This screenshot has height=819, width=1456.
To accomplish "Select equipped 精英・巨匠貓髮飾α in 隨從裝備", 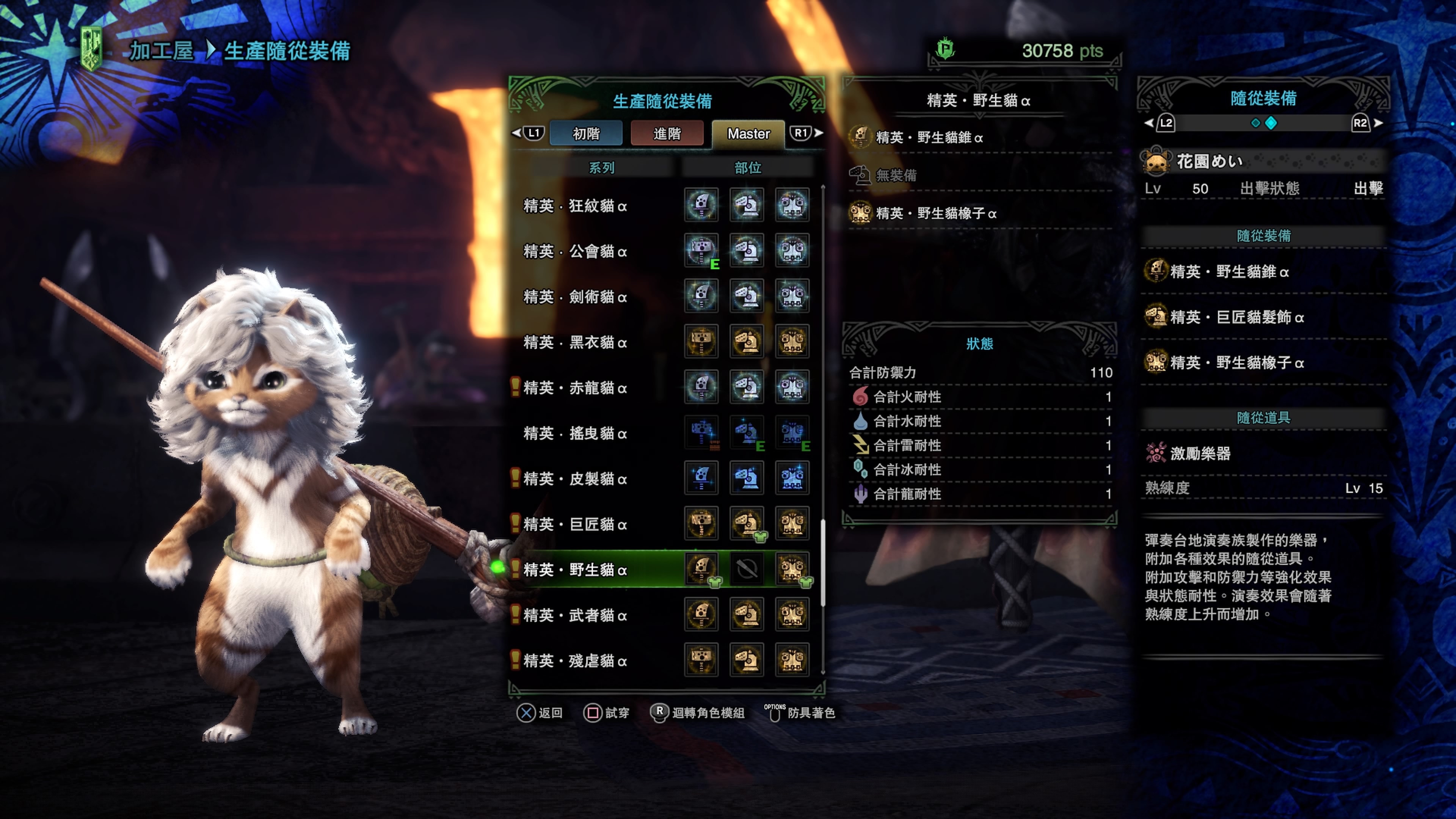I will 1237,317.
